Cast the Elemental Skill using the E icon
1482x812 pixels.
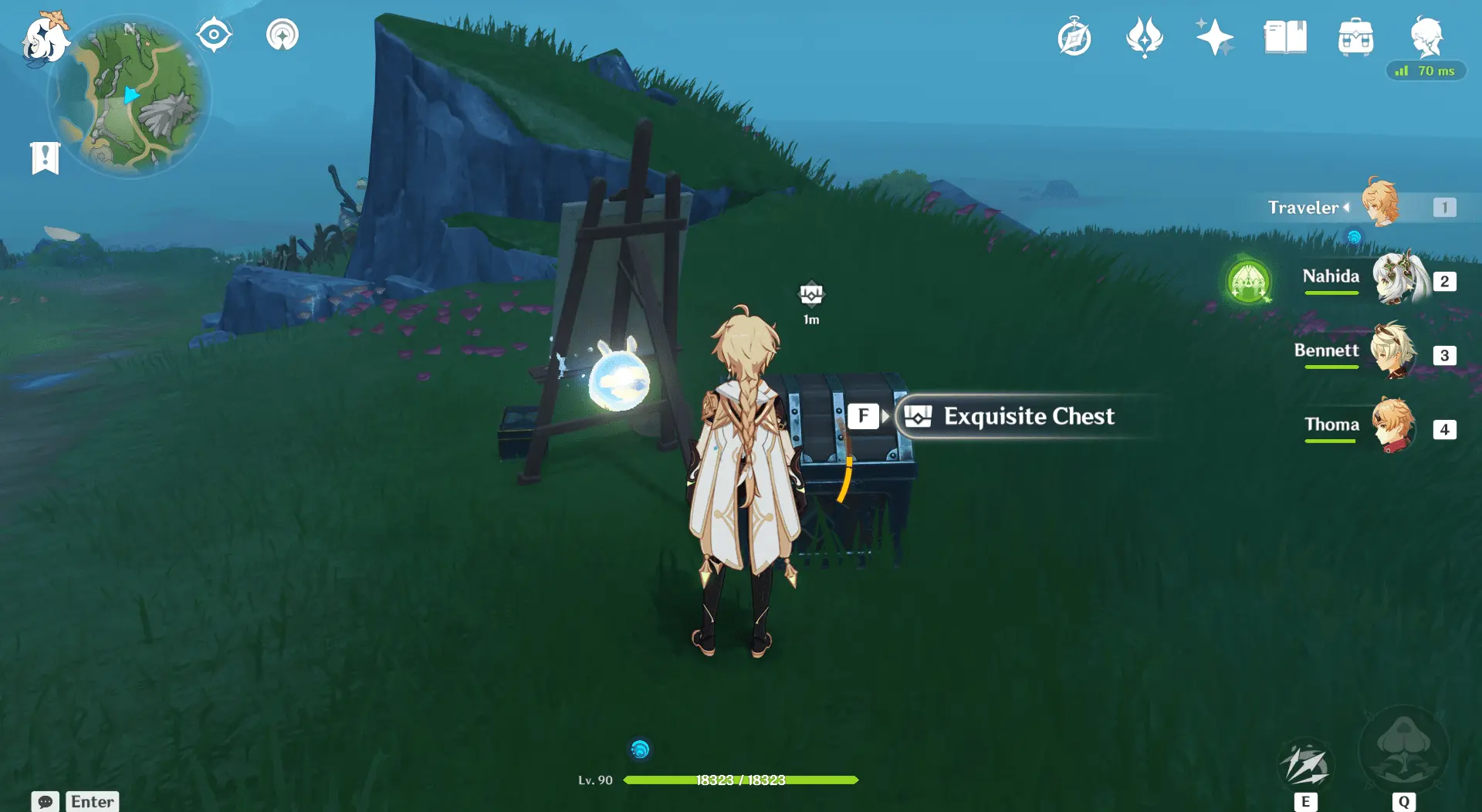tap(1306, 764)
